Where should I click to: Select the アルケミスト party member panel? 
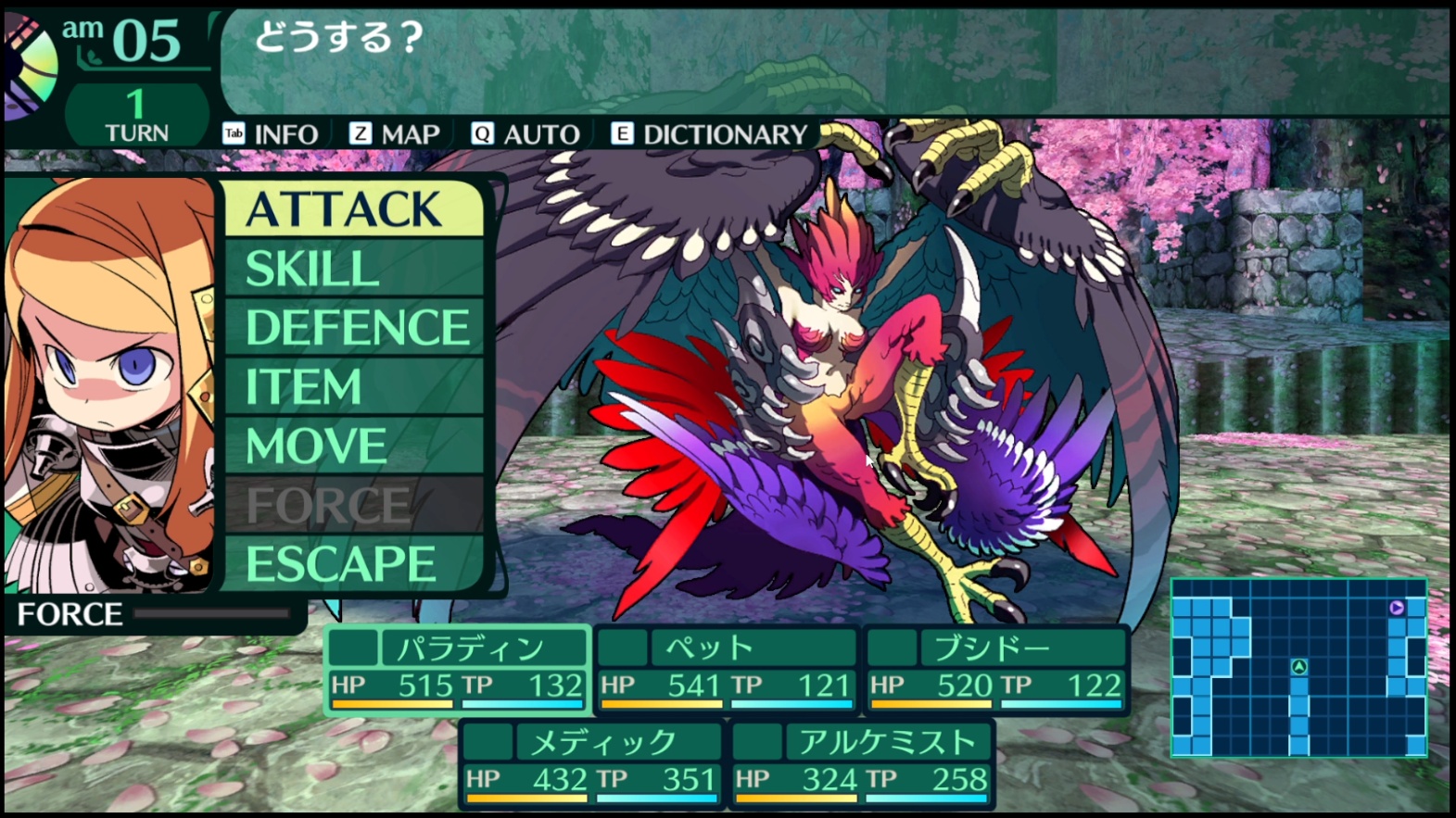[x=862, y=764]
